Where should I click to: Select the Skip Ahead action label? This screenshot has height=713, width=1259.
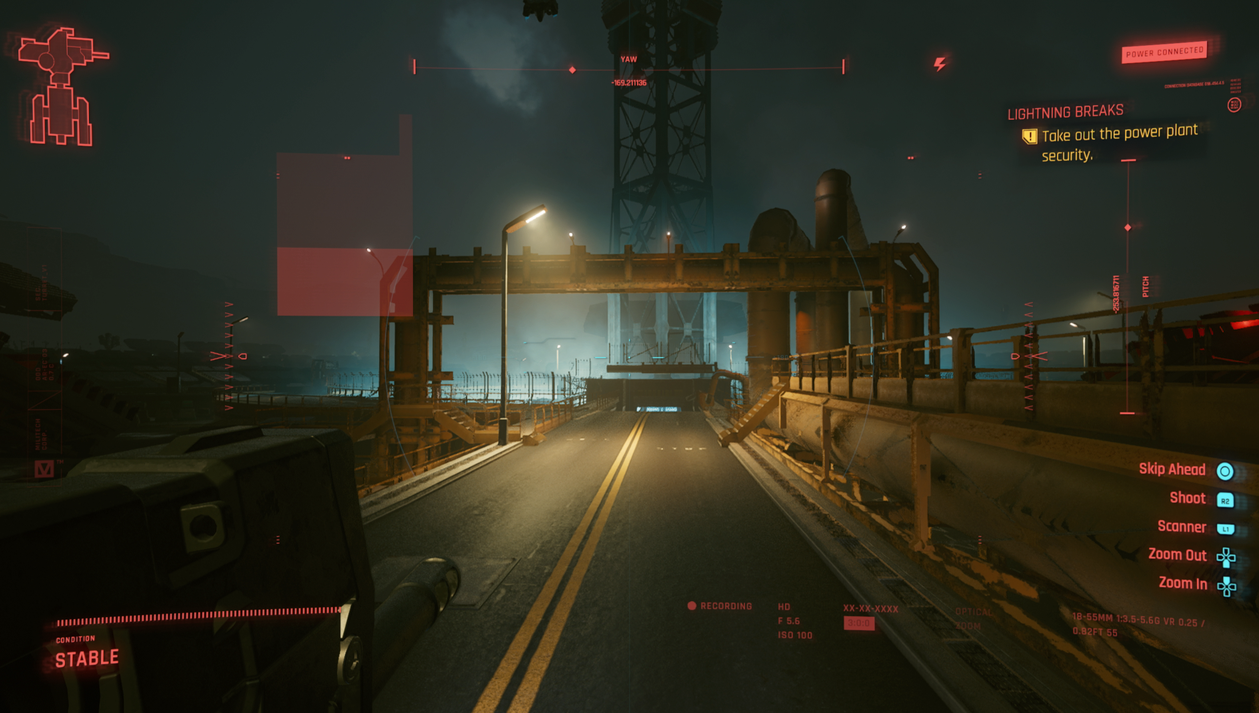(x=1172, y=469)
